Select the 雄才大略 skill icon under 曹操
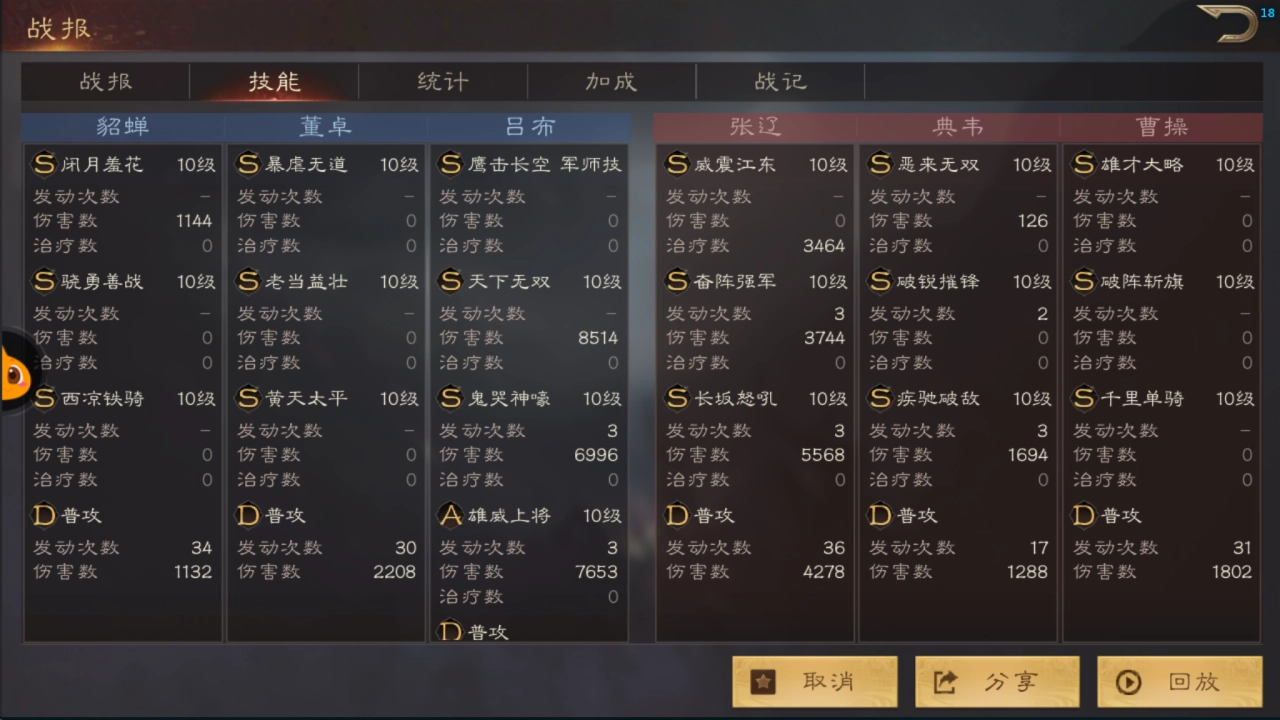This screenshot has width=1280, height=720. [x=1086, y=164]
